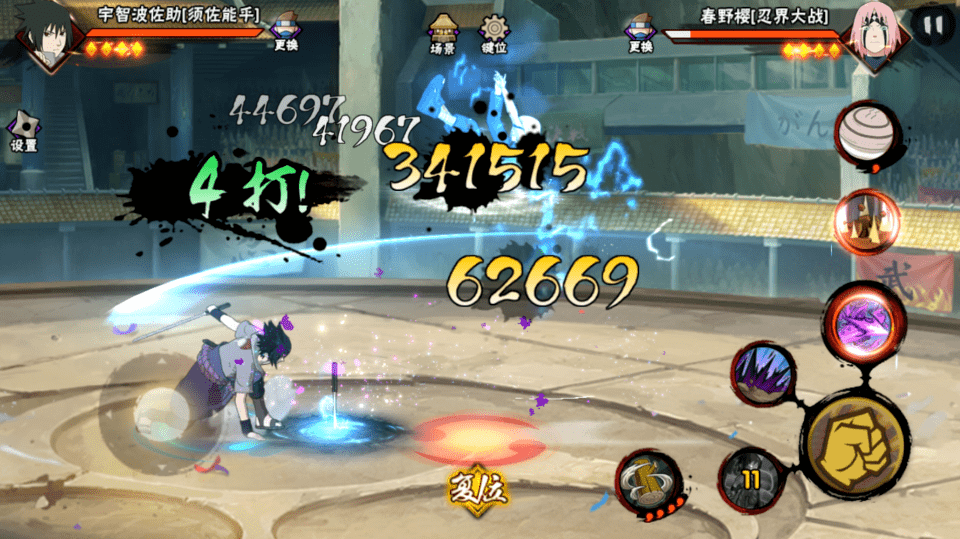Viewport: 960px width, 539px height.
Task: Tap the 复位 reset position button
Action: pyautogui.click(x=480, y=488)
